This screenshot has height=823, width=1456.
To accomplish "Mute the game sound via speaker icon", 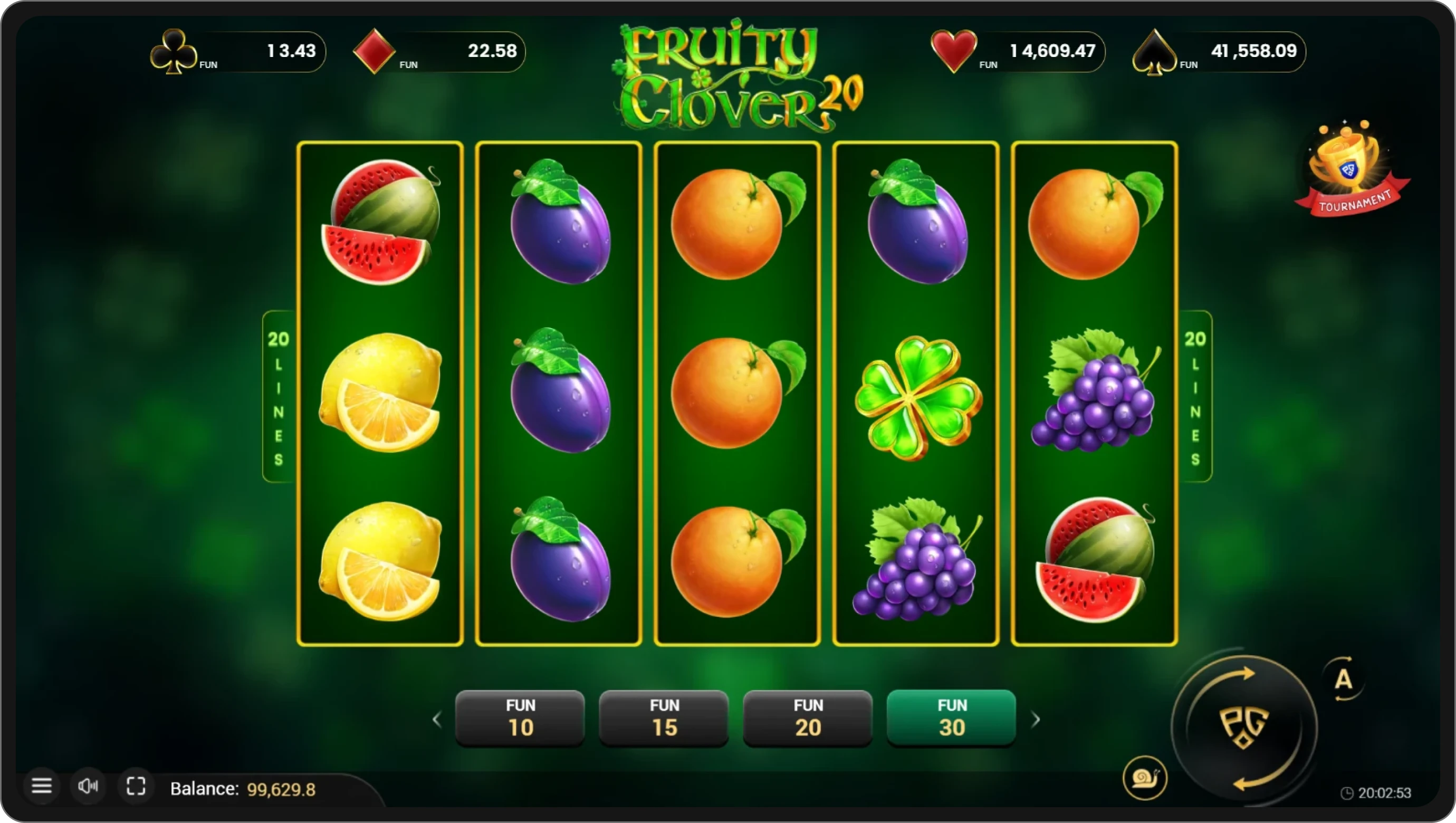I will tap(89, 786).
